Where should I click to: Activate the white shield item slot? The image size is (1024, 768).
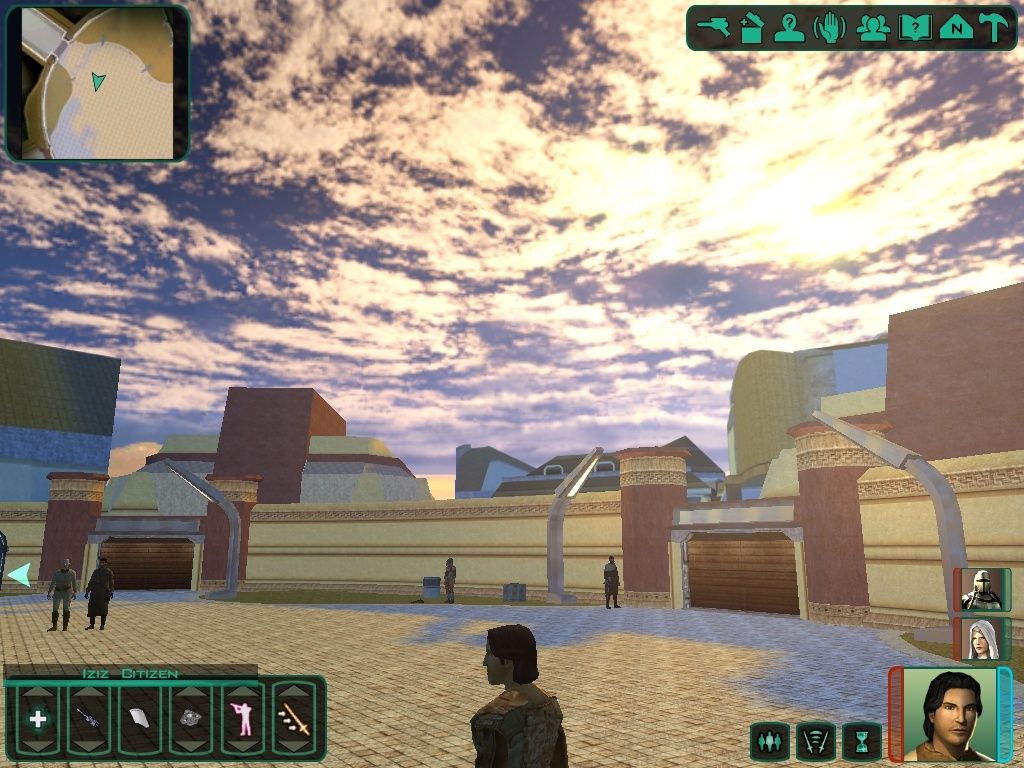click(x=139, y=718)
